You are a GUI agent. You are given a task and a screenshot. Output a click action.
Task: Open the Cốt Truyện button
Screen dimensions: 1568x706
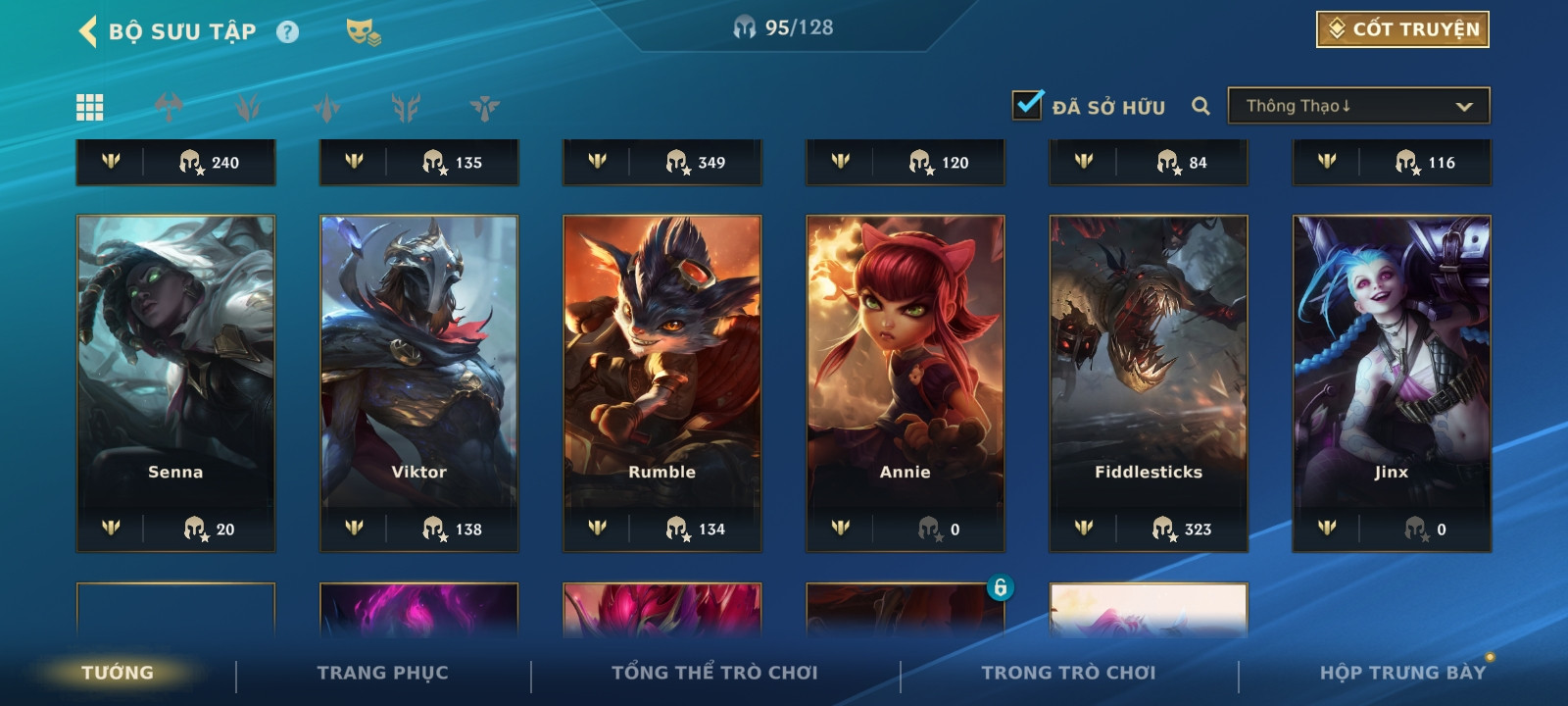pyautogui.click(x=1402, y=29)
